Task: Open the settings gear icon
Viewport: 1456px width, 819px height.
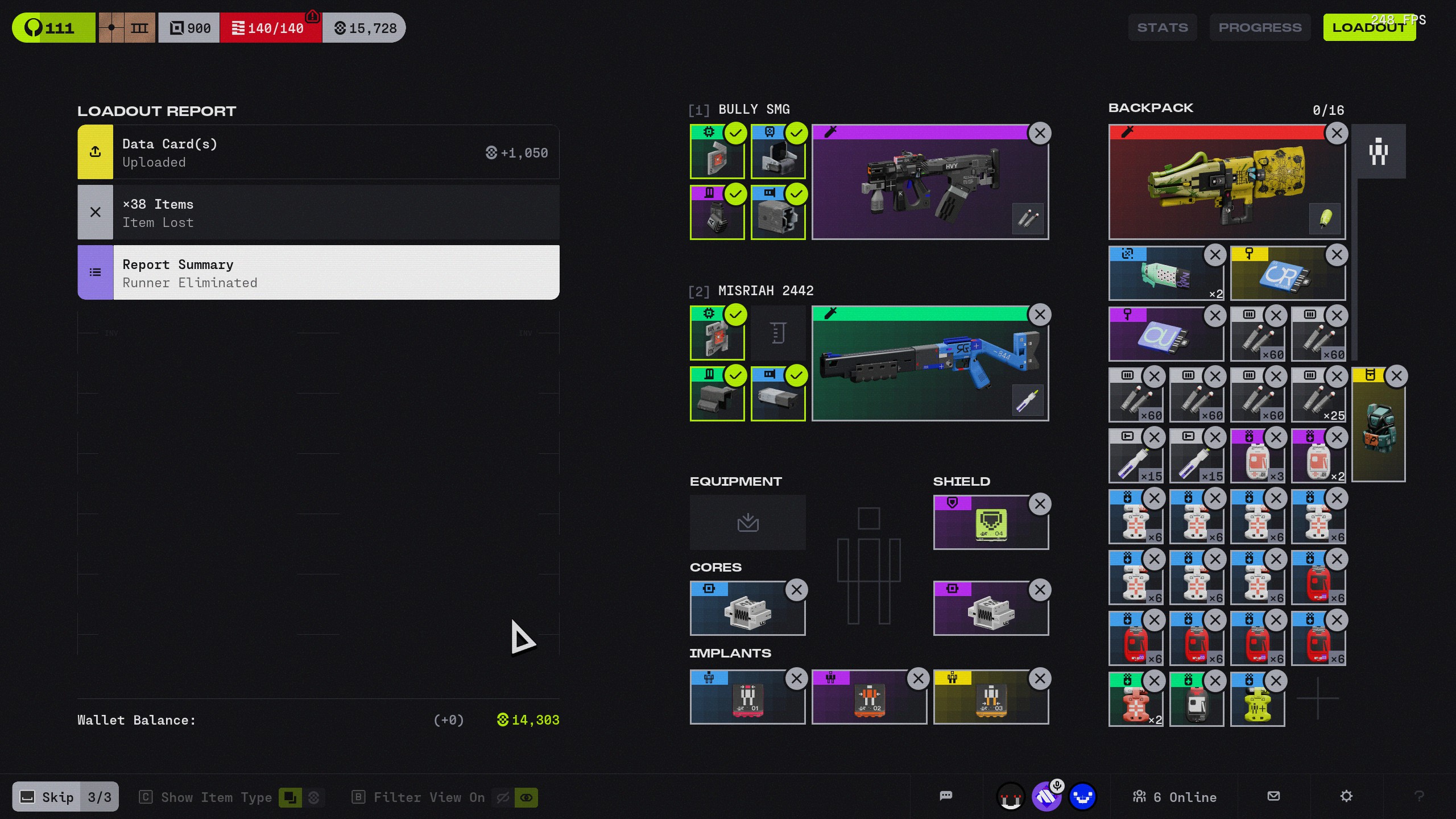Action: (1346, 796)
